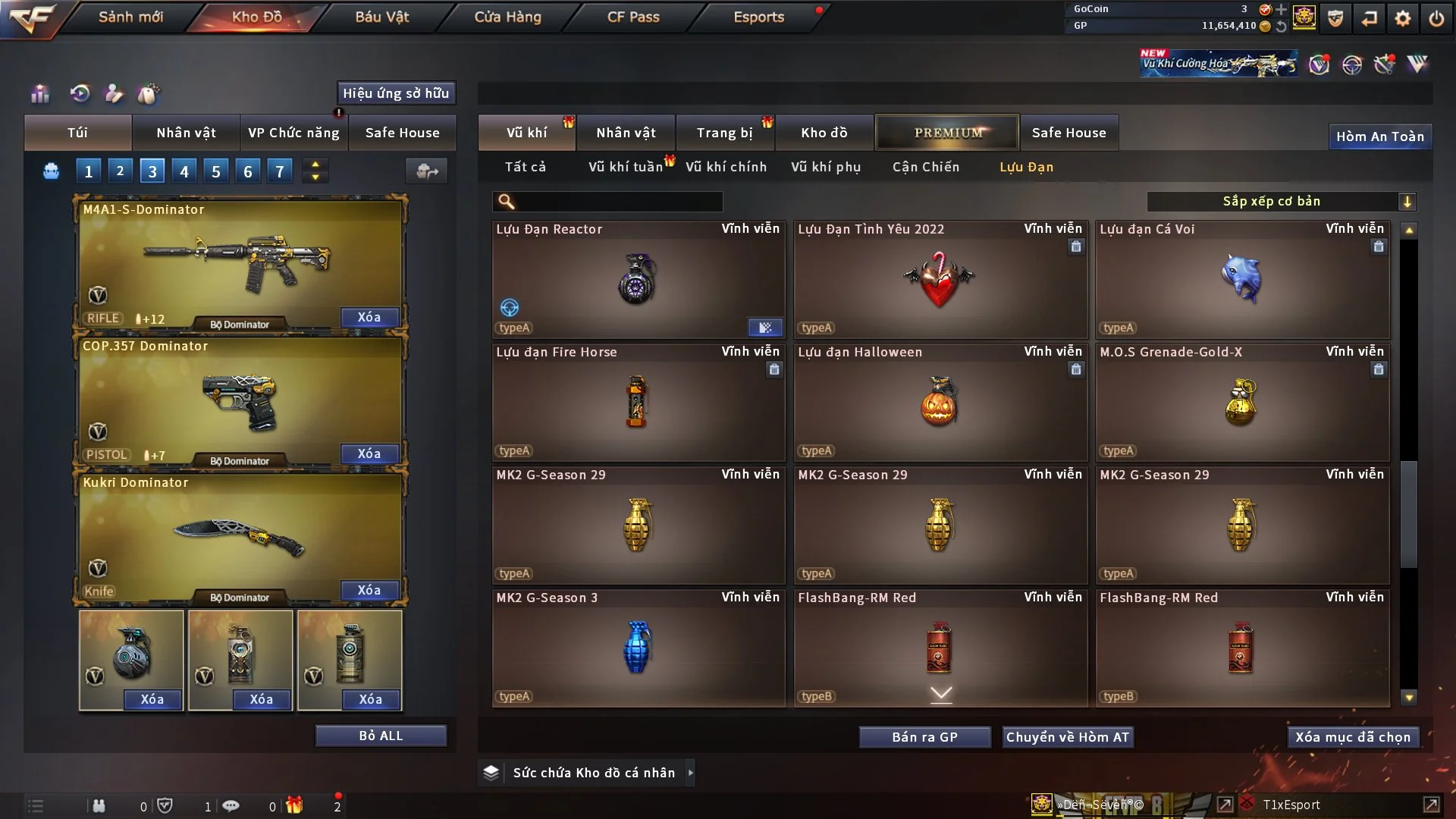Click the weapon search field
Image resolution: width=1456 pixels, height=819 pixels.
pos(618,201)
